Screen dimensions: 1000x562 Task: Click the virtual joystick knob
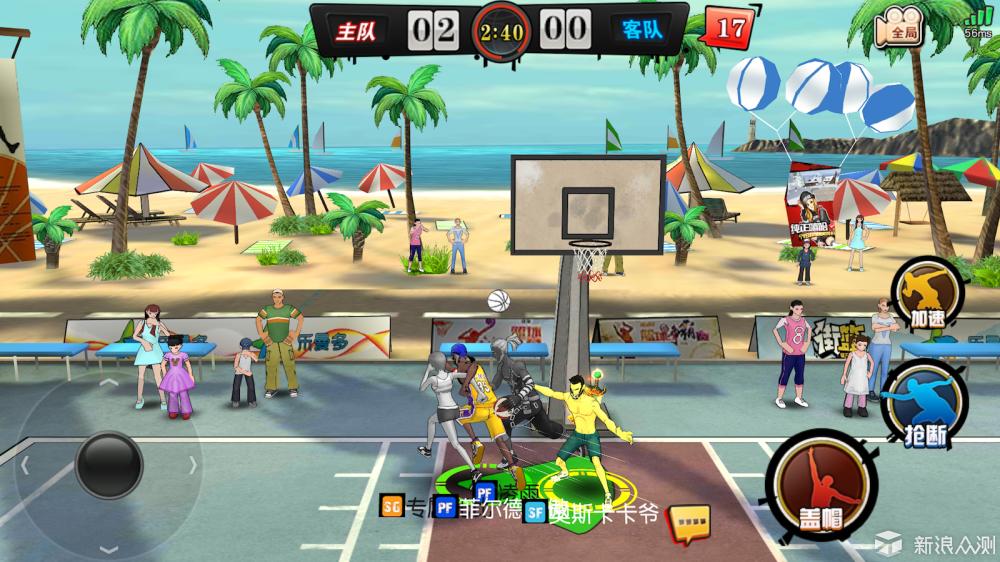point(109,464)
